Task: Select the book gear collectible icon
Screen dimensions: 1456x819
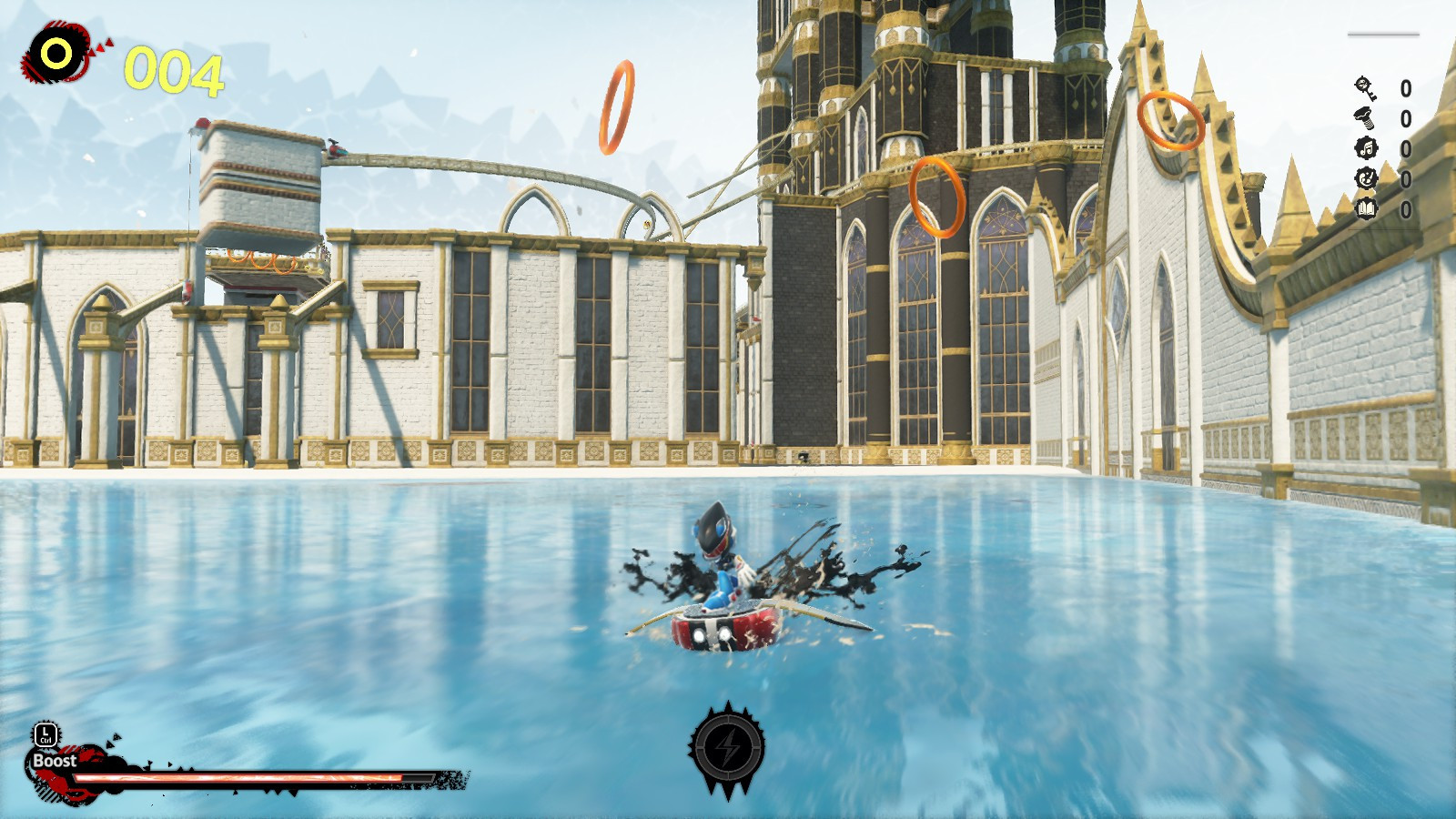Action: [x=1366, y=209]
